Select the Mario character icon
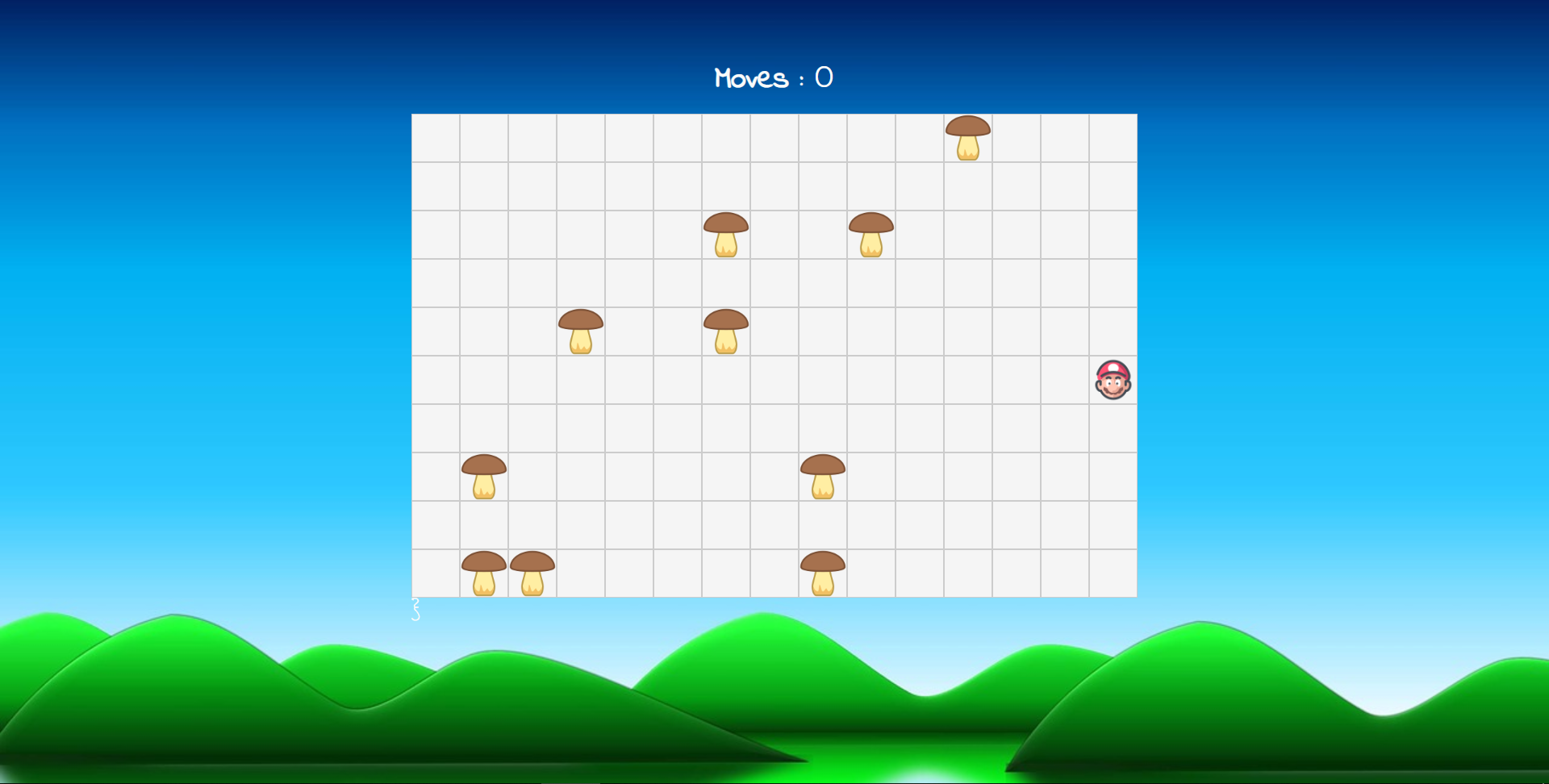 coord(1112,379)
